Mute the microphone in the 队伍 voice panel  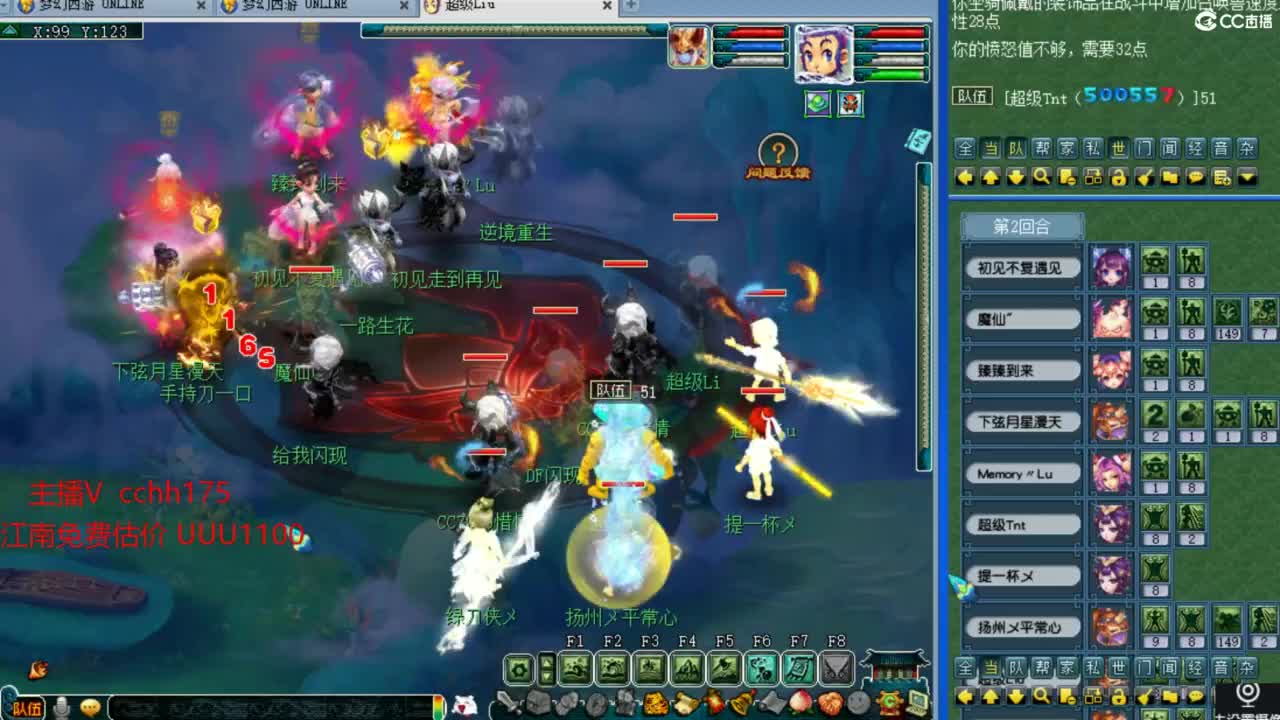tap(62, 706)
